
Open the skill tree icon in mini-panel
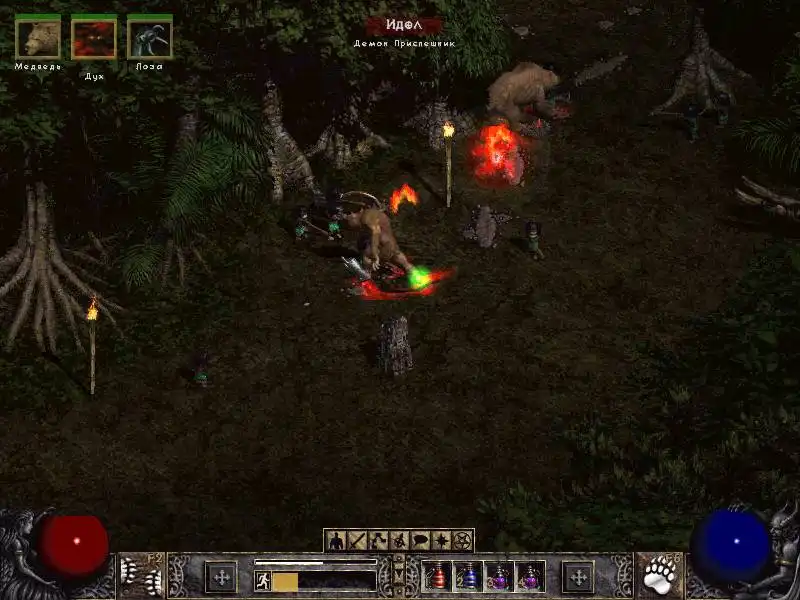[x=377, y=541]
